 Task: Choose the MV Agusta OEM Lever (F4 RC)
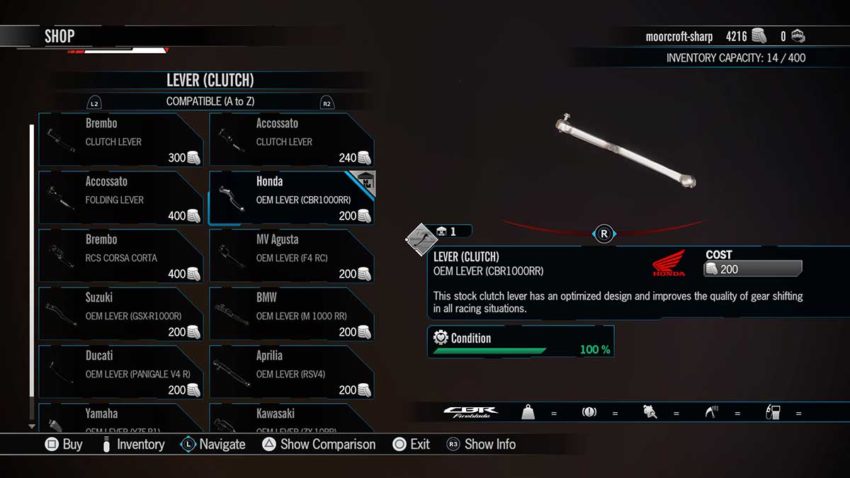(291, 256)
